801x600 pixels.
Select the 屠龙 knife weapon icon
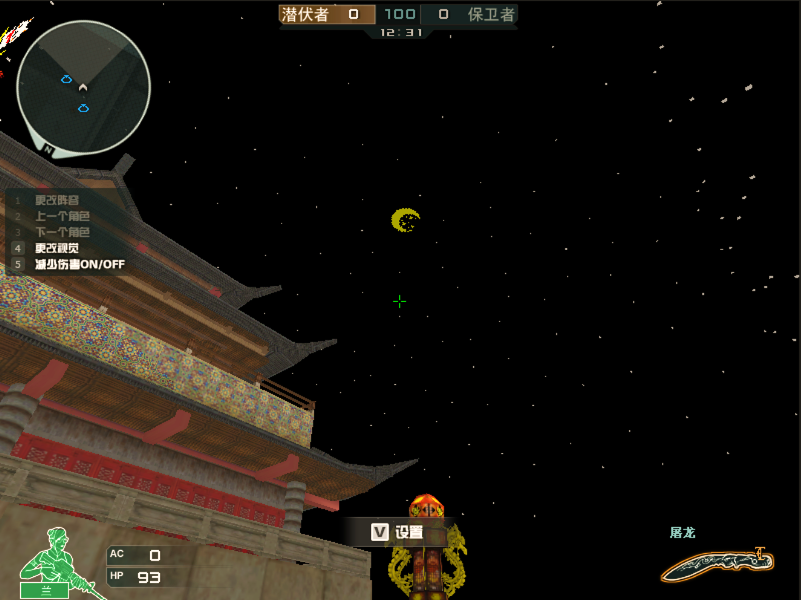point(718,566)
